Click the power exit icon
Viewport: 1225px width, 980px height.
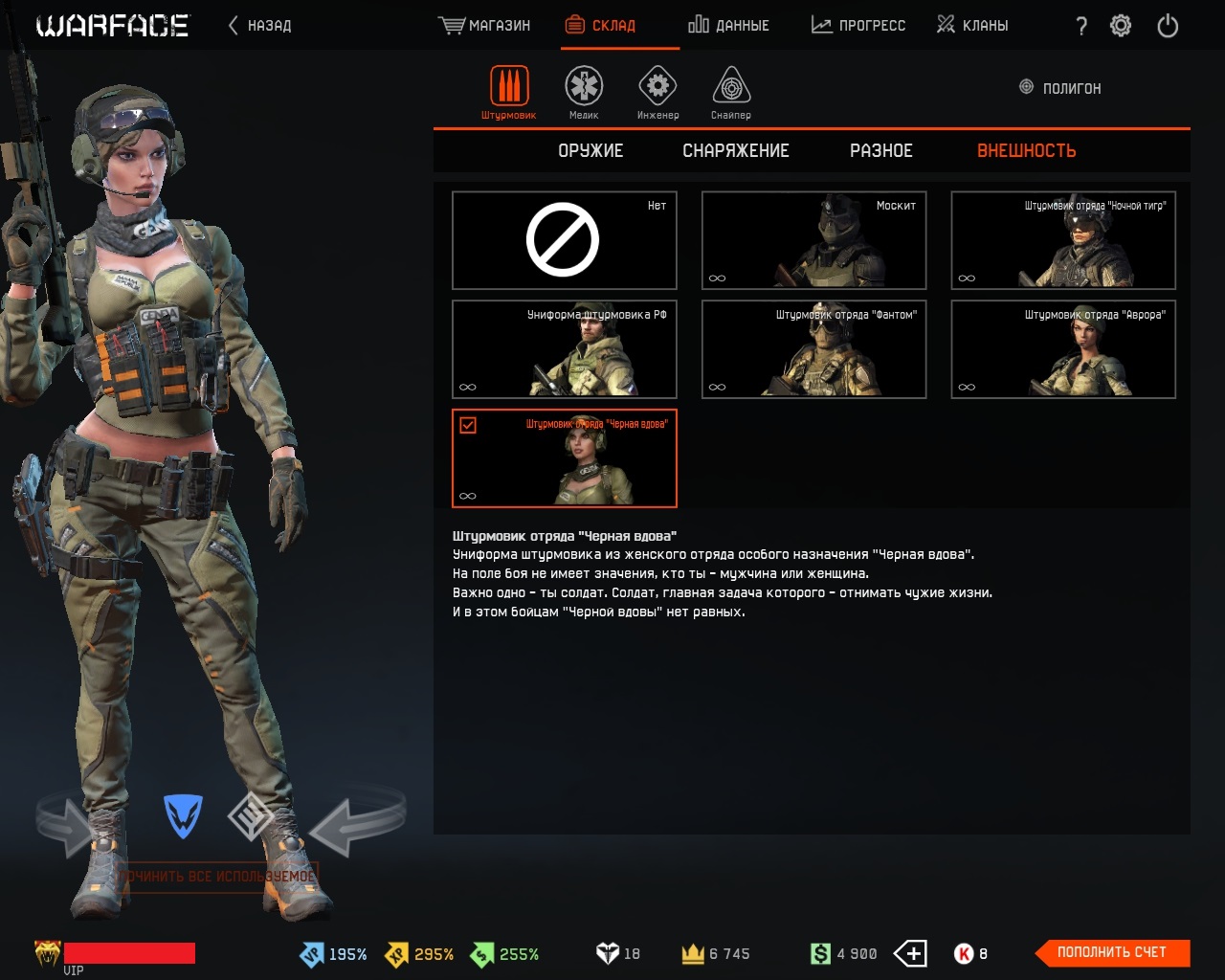(1168, 26)
